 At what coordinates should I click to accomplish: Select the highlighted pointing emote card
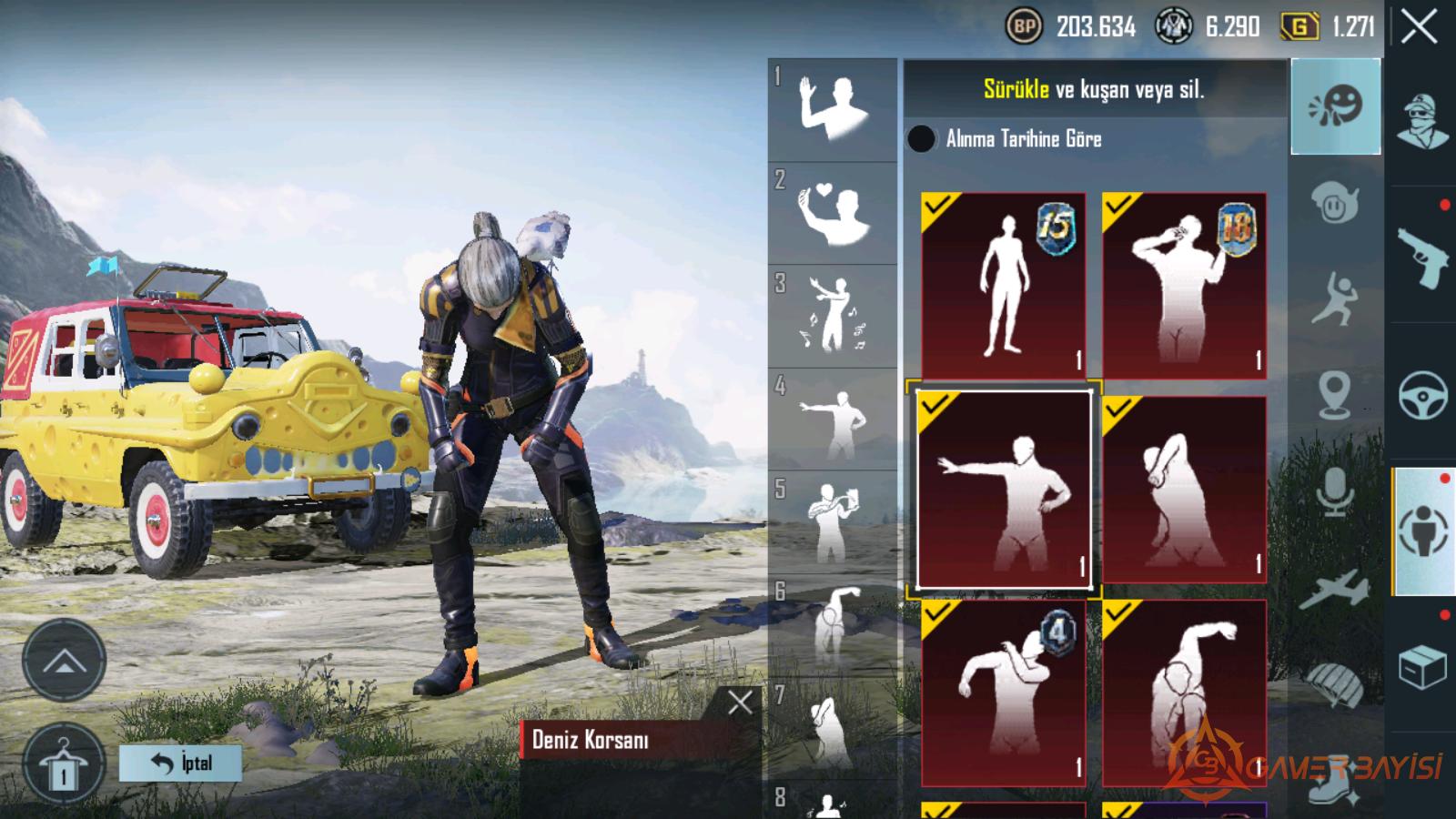(x=1003, y=490)
